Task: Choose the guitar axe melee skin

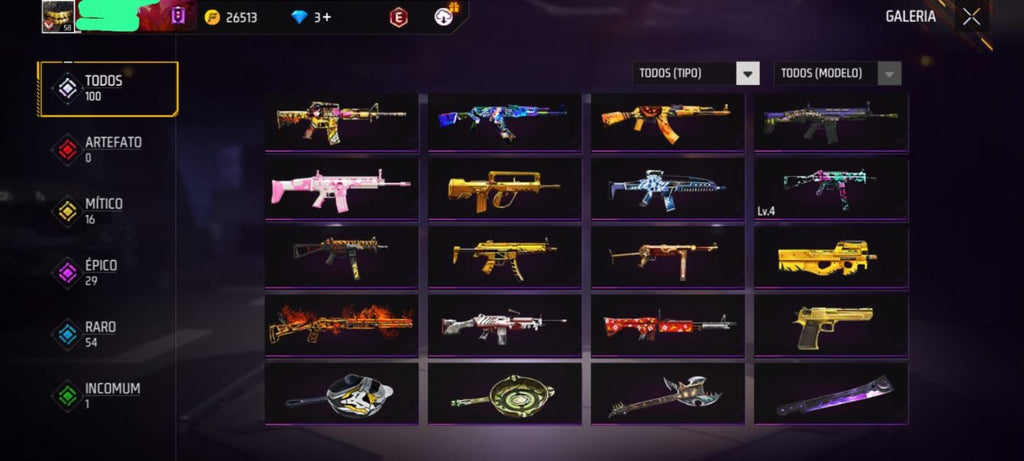Action: (x=667, y=394)
